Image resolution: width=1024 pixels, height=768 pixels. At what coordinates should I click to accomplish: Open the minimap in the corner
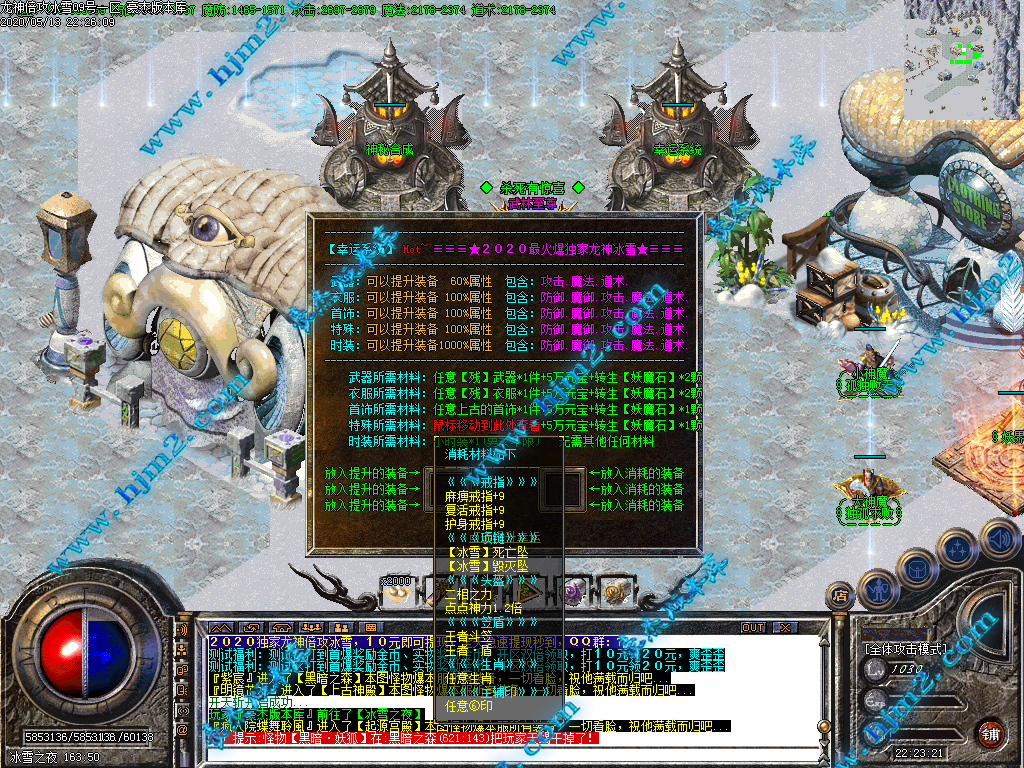point(963,57)
